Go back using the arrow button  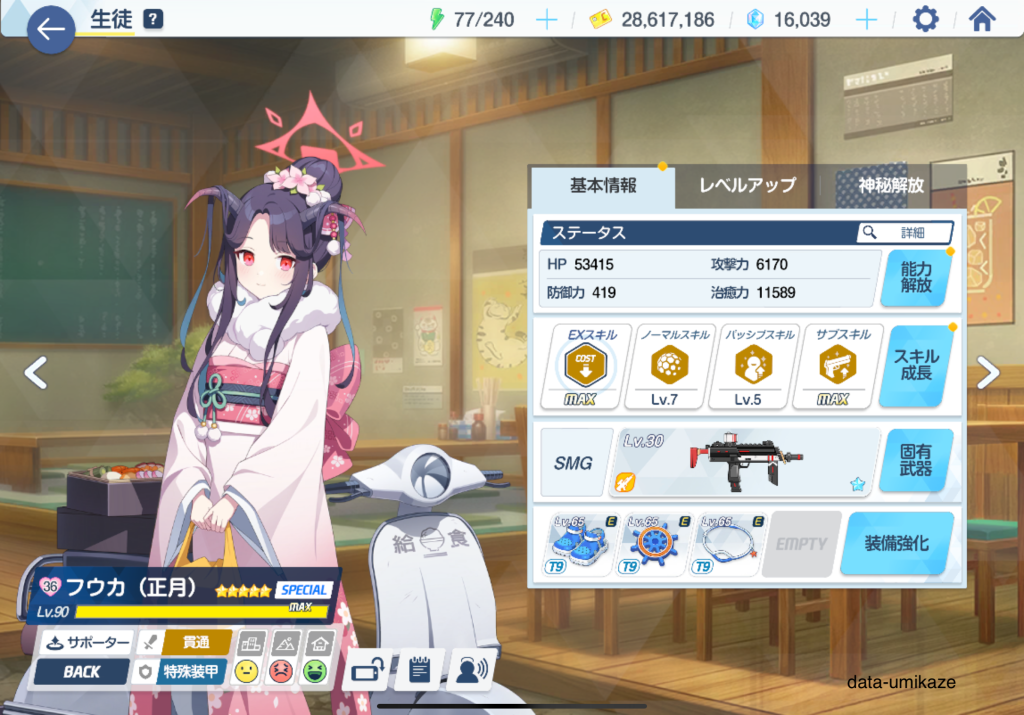[x=50, y=30]
